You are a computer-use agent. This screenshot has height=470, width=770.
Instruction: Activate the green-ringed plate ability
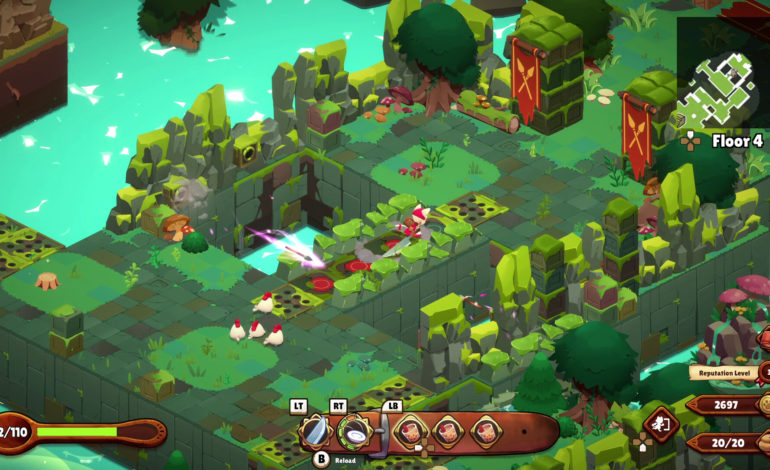point(355,432)
